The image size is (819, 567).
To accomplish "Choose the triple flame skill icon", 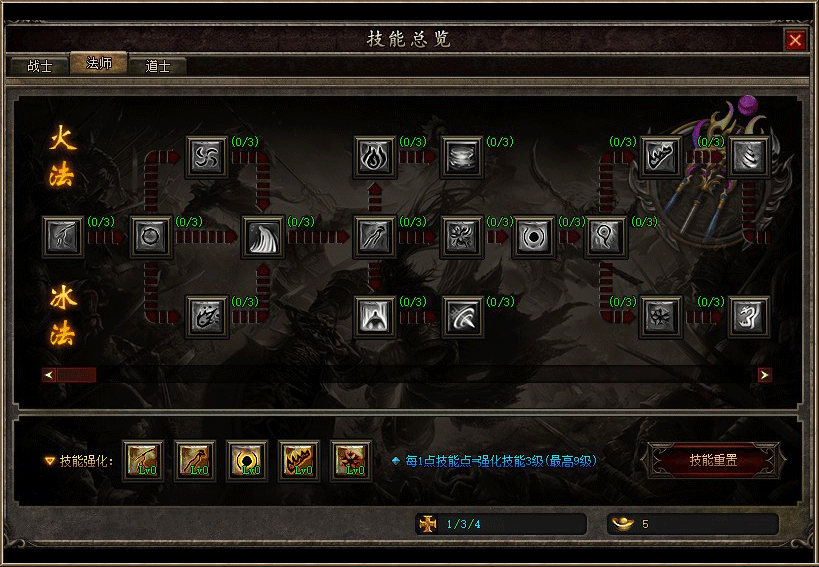I will click(x=375, y=157).
